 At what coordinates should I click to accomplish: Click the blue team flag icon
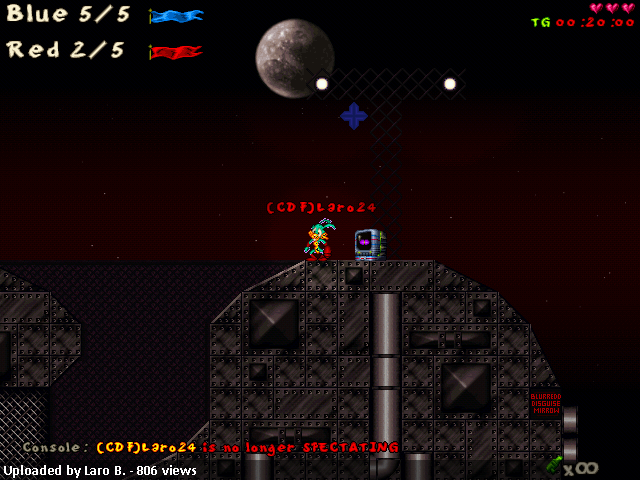click(x=177, y=16)
